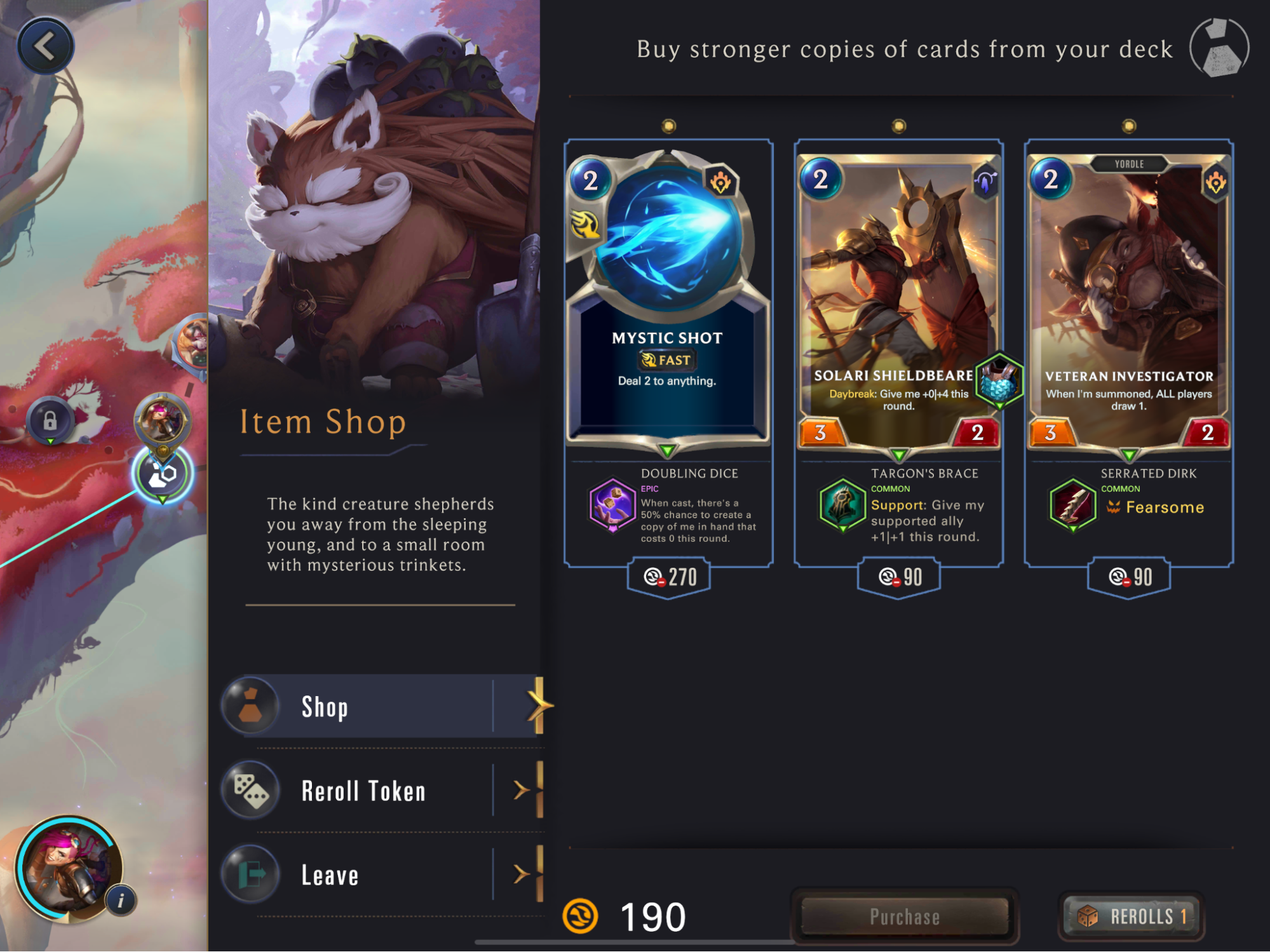Select the locked map node
The width and height of the screenshot is (1270, 952).
click(50, 420)
